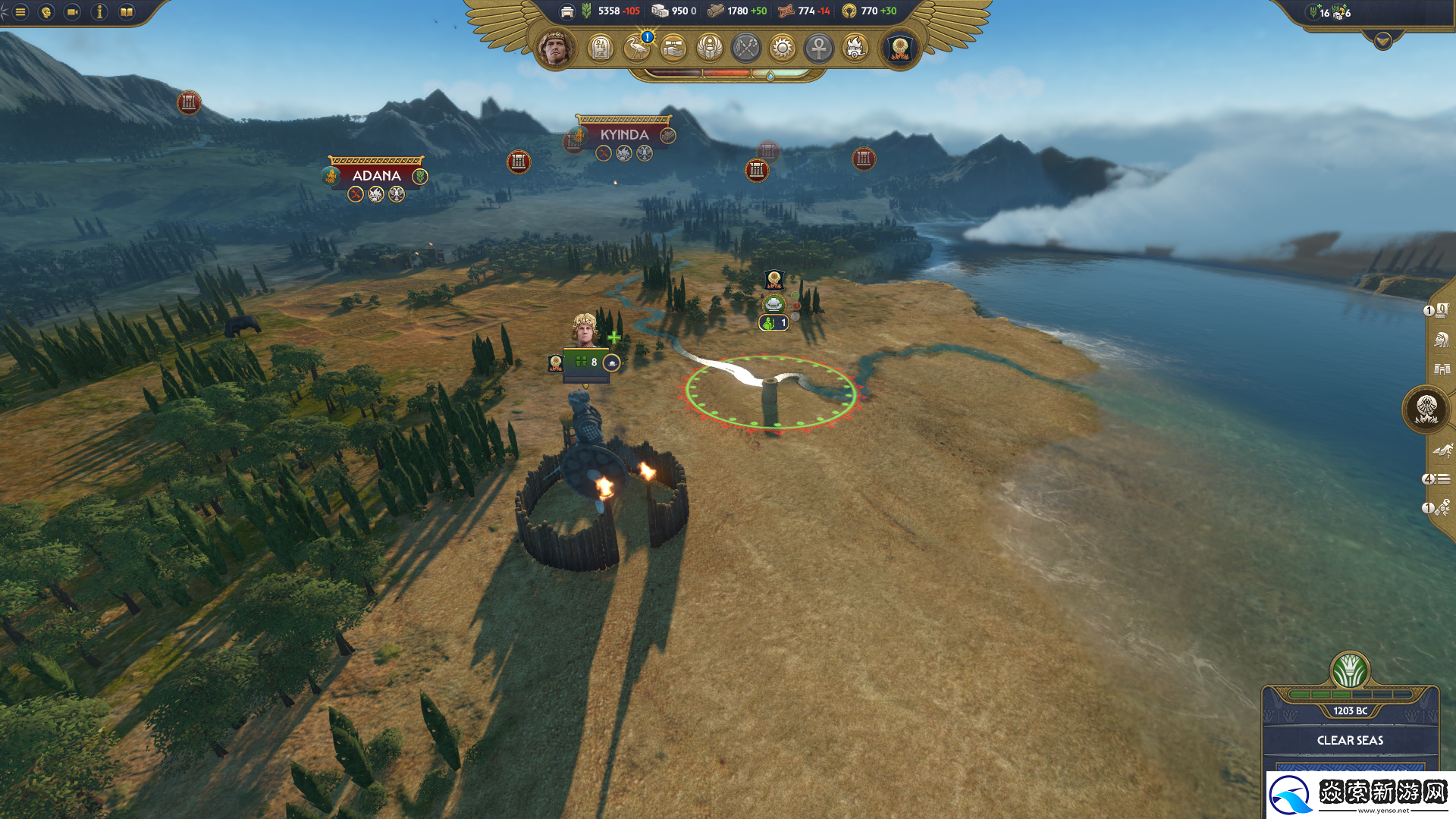1456x819 pixels.
Task: Select the faction leader portrait
Action: [x=556, y=49]
